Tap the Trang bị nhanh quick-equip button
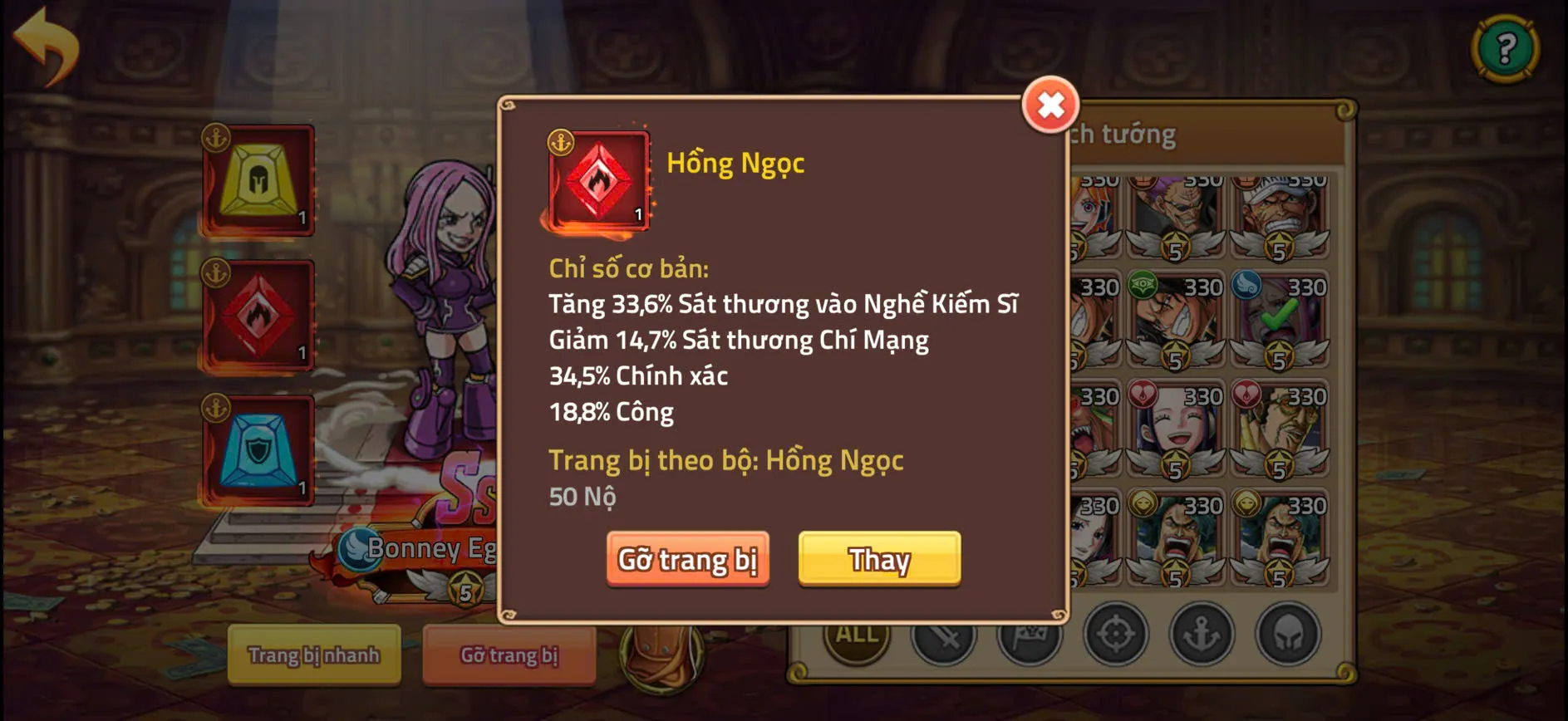This screenshot has width=1568, height=721. pyautogui.click(x=313, y=655)
